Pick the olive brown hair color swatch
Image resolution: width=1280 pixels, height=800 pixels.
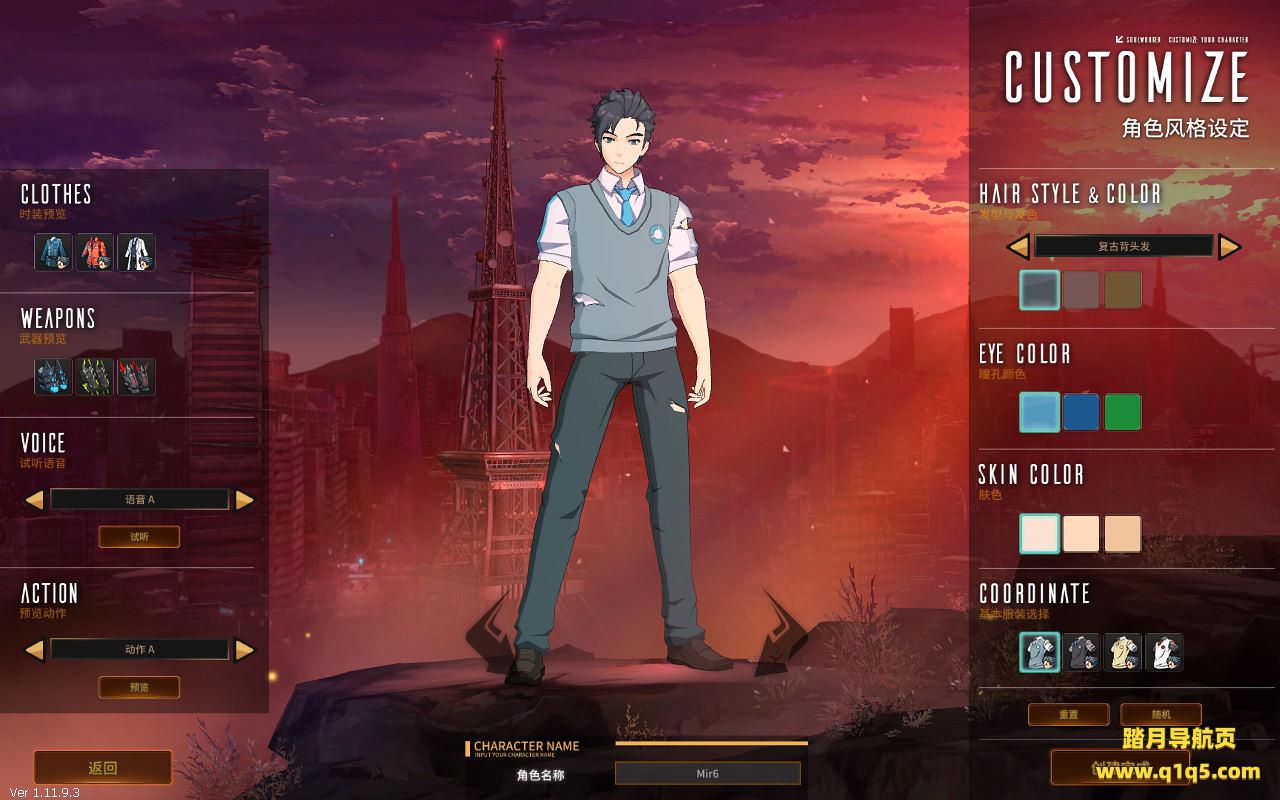pyautogui.click(x=1123, y=290)
